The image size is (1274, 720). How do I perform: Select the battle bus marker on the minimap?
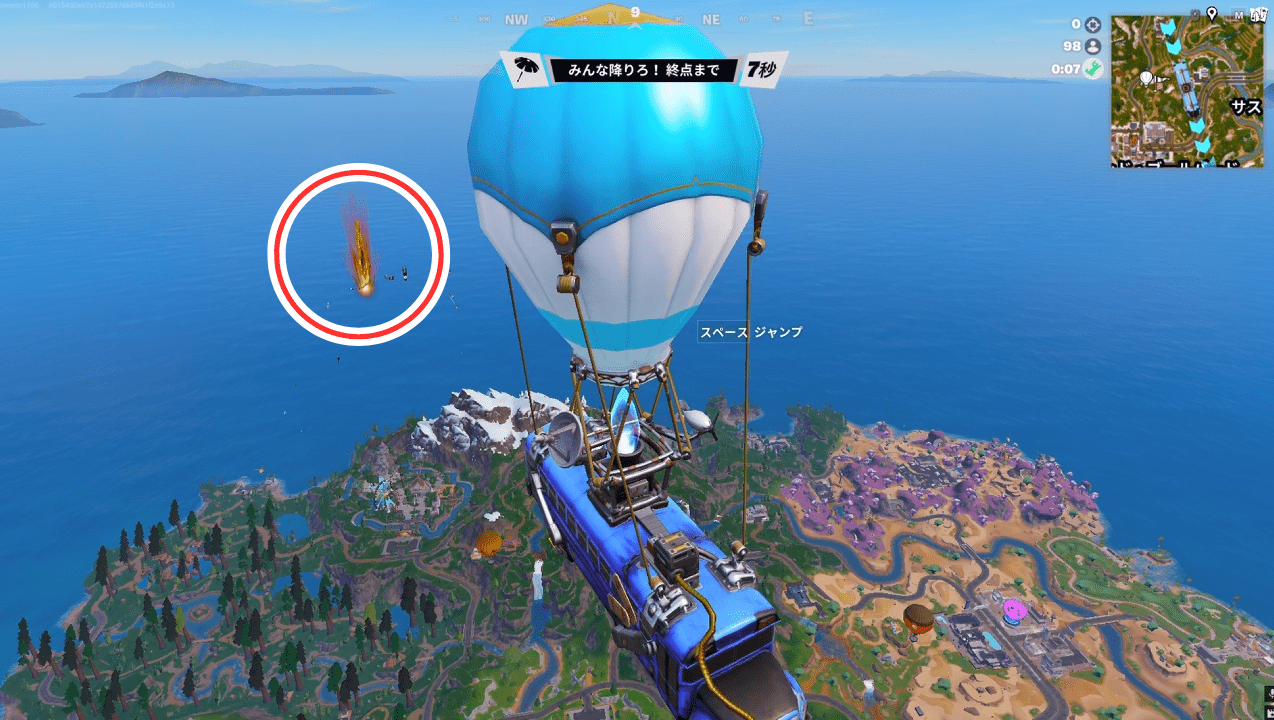click(x=1185, y=87)
